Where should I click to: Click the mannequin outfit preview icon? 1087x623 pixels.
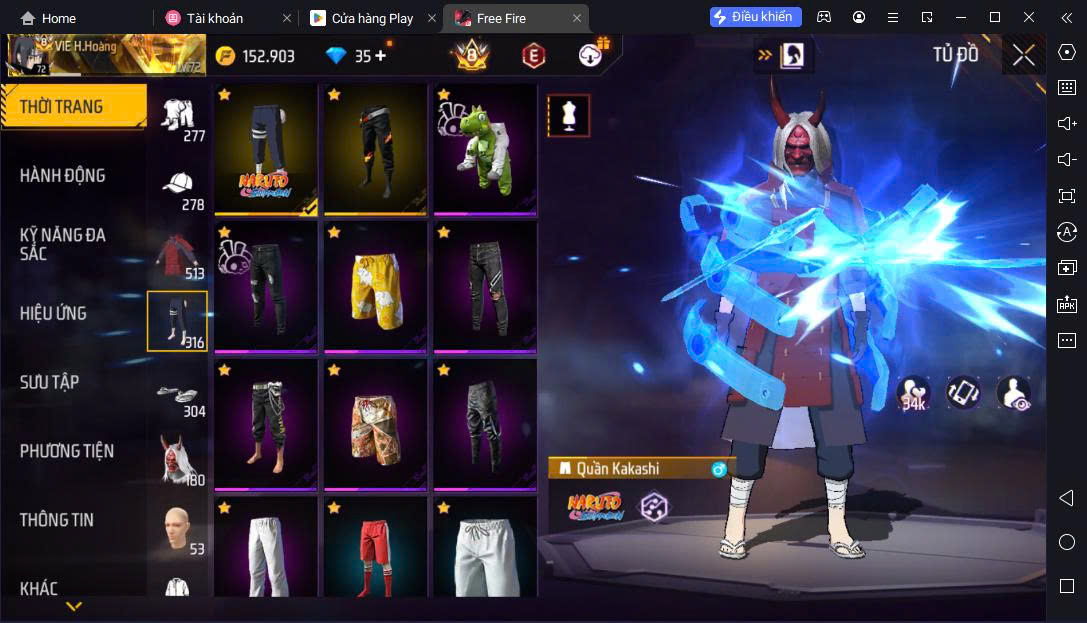568,116
